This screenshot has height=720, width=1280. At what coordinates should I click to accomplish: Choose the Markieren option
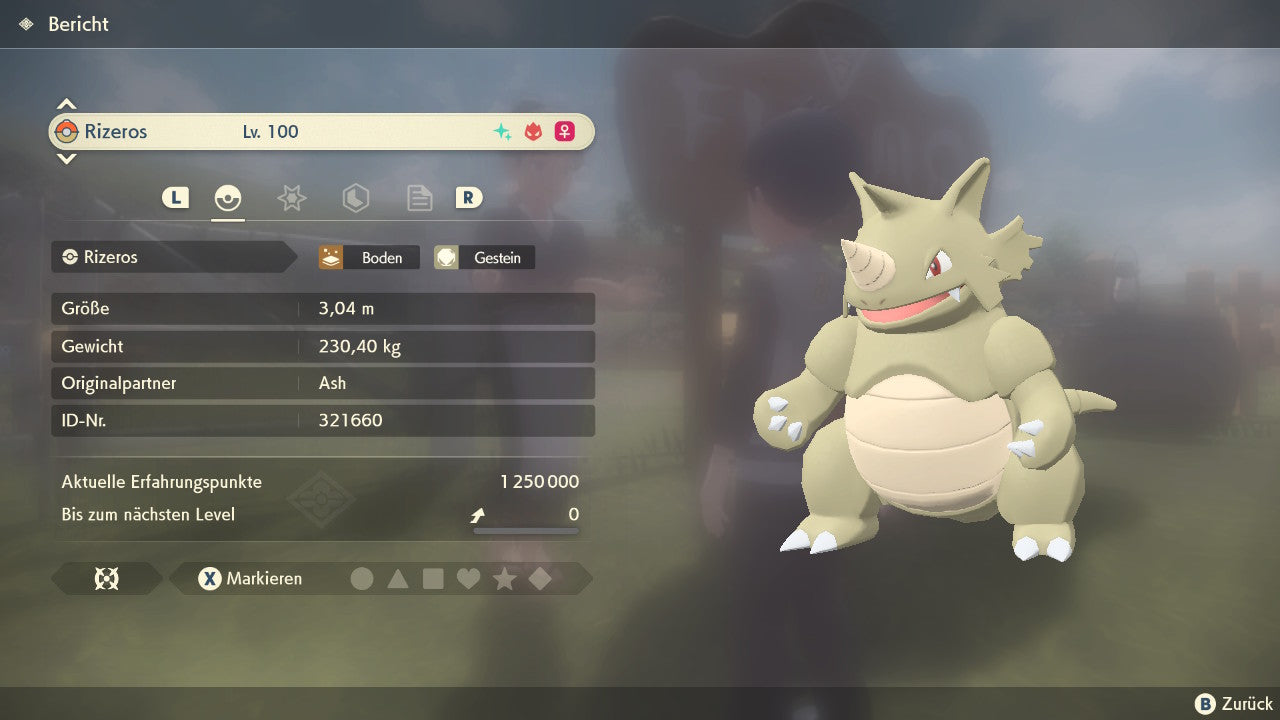[251, 578]
